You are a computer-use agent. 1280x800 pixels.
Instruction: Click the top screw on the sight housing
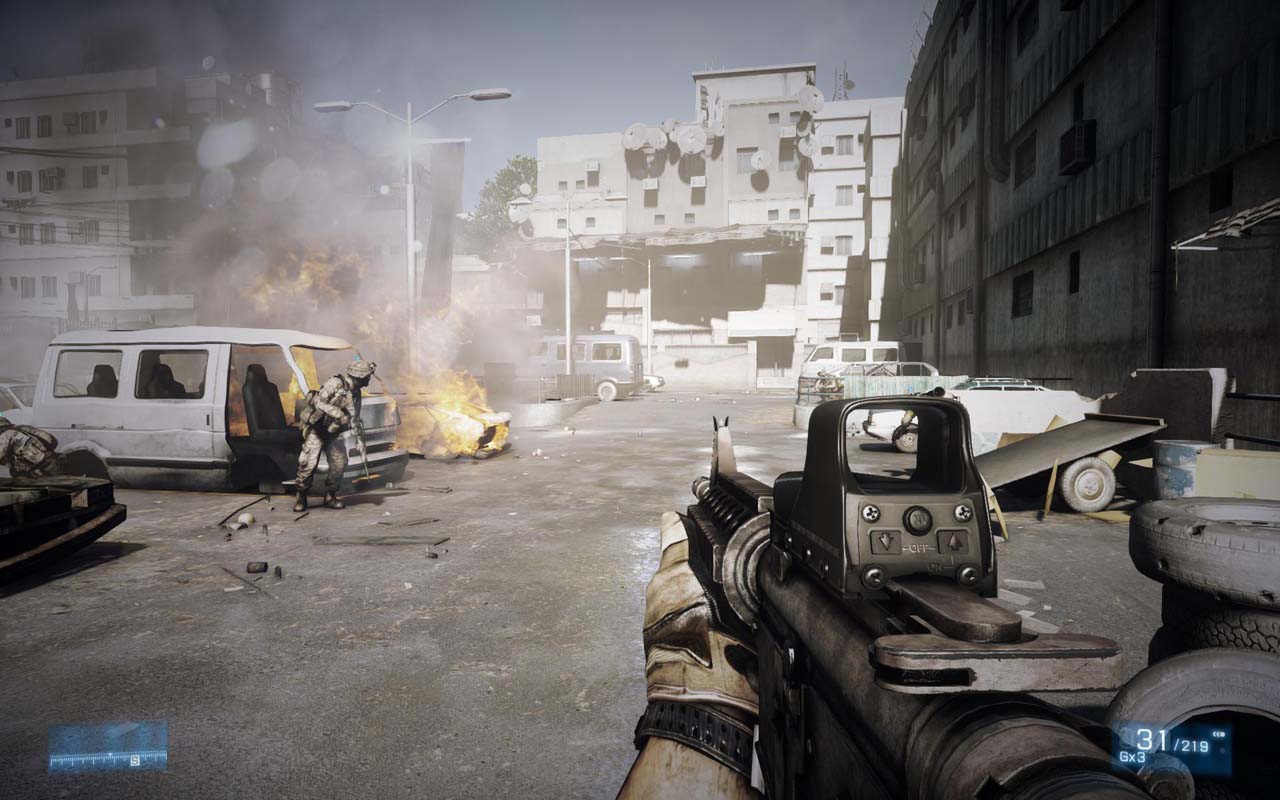(873, 514)
